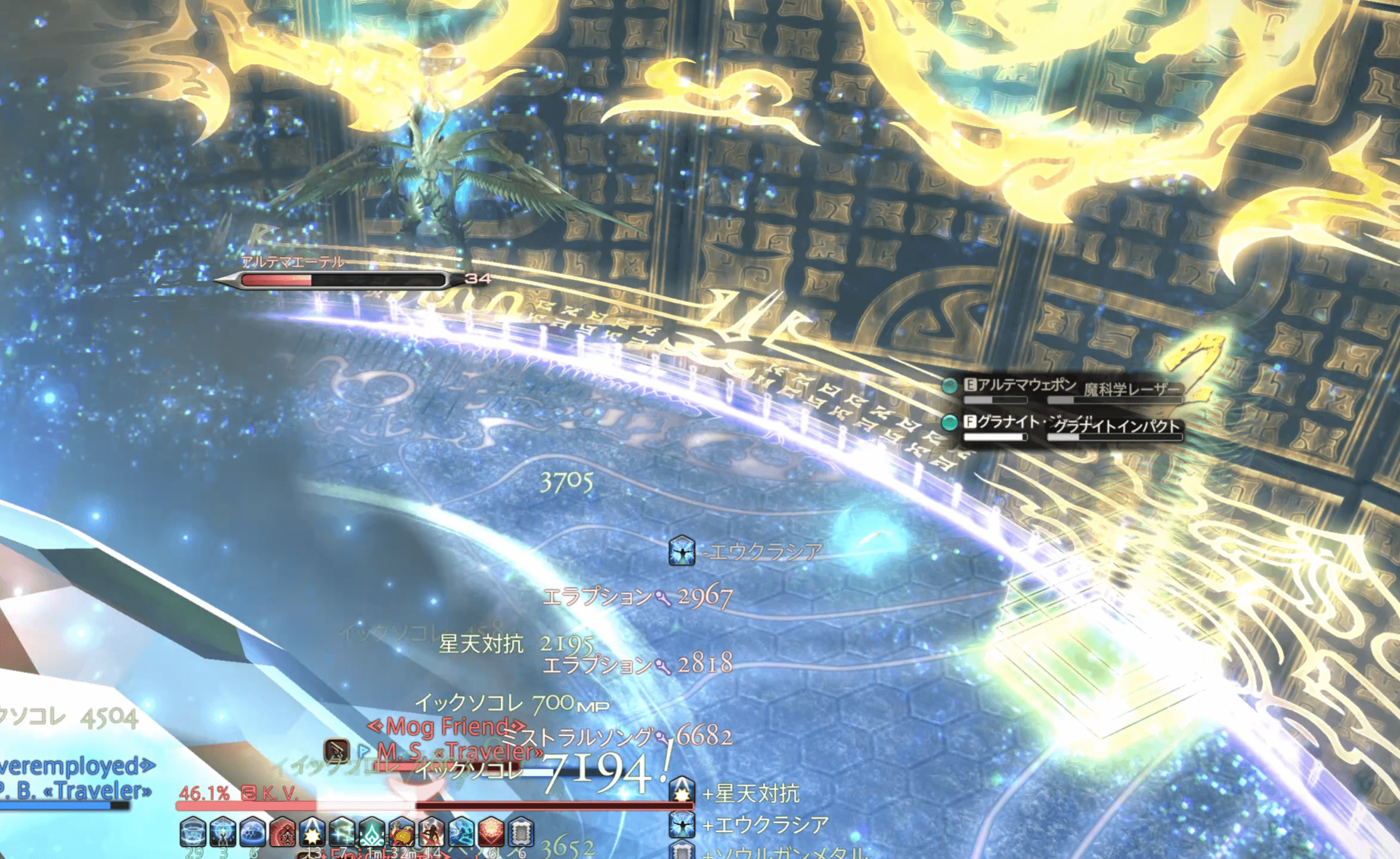Screen dimensions: 1400x859
Task: Select the meal and potion food buff icon
Action: (402, 832)
